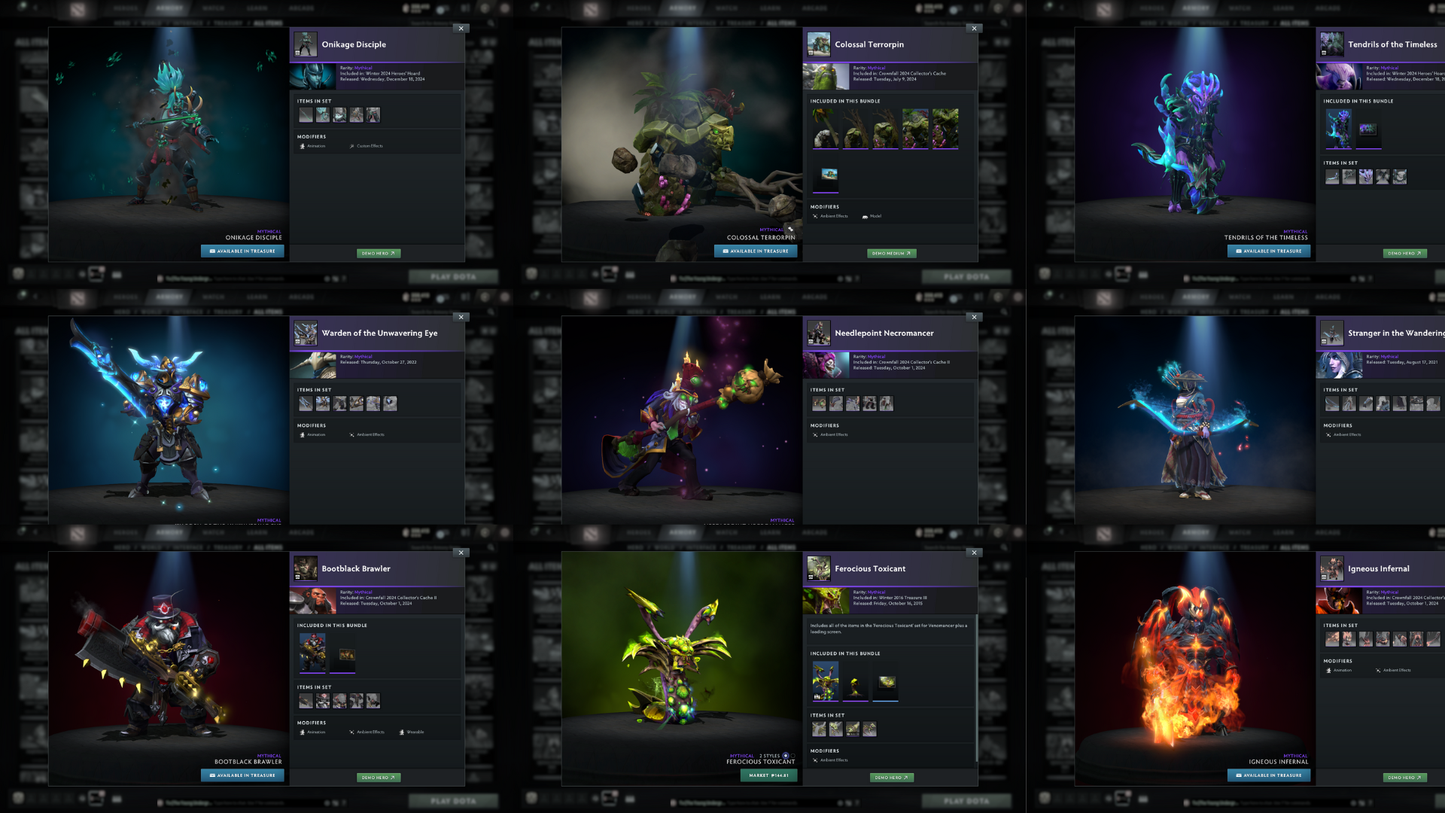
Task: Click the Ambient Effects modifier on Needlepoint Necromancer
Action: 814,434
